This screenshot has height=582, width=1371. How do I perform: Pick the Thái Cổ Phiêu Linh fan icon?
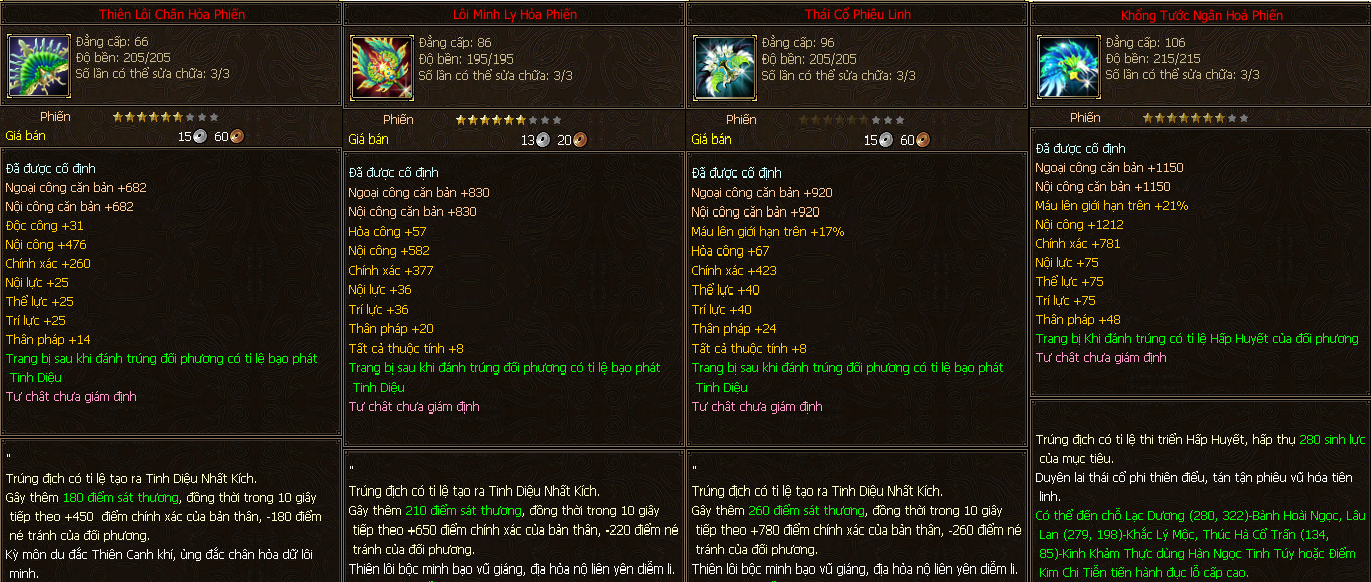pos(724,67)
